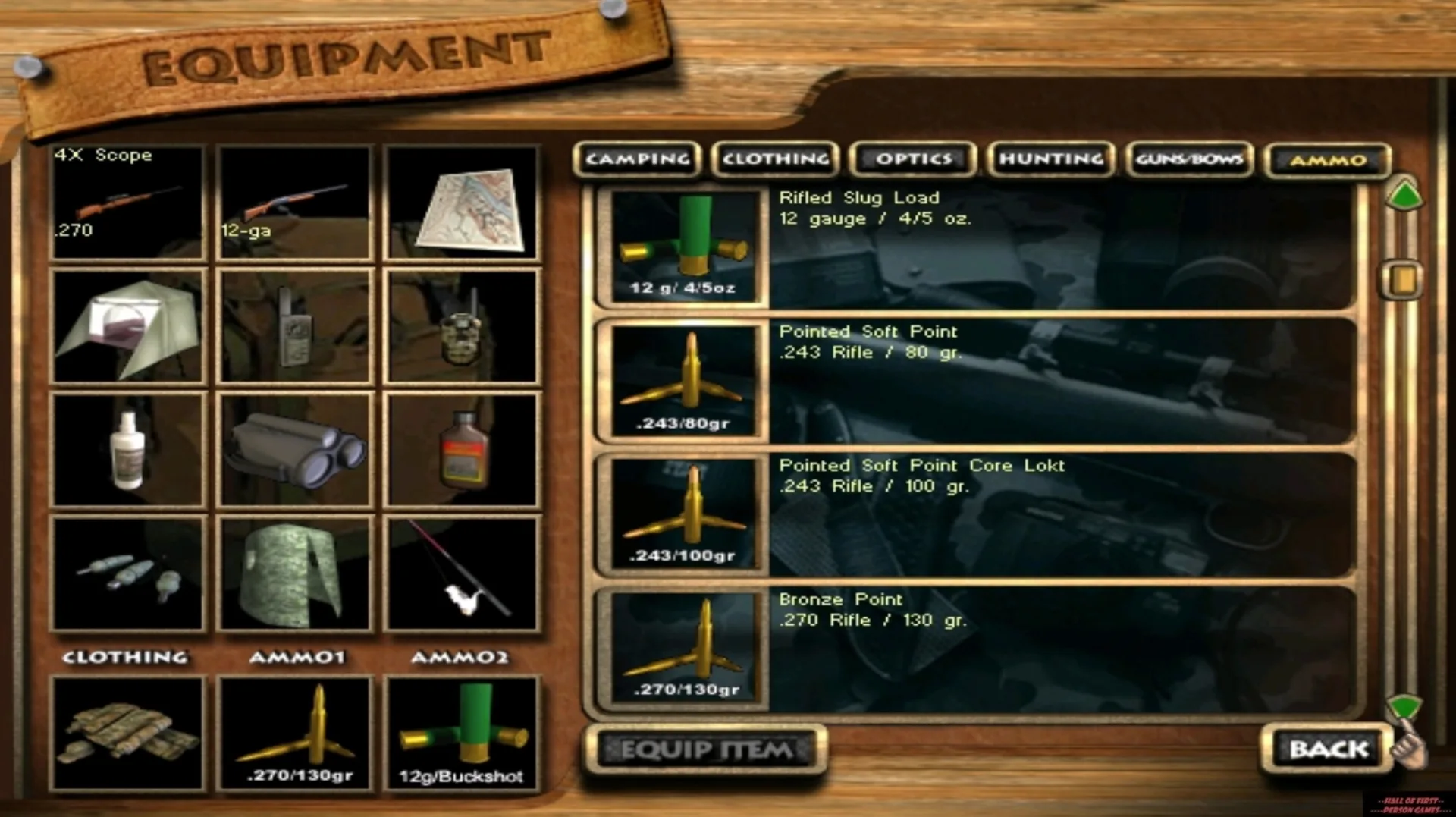
Task: Click the green up arrow on the scrollbar
Action: 1404,196
